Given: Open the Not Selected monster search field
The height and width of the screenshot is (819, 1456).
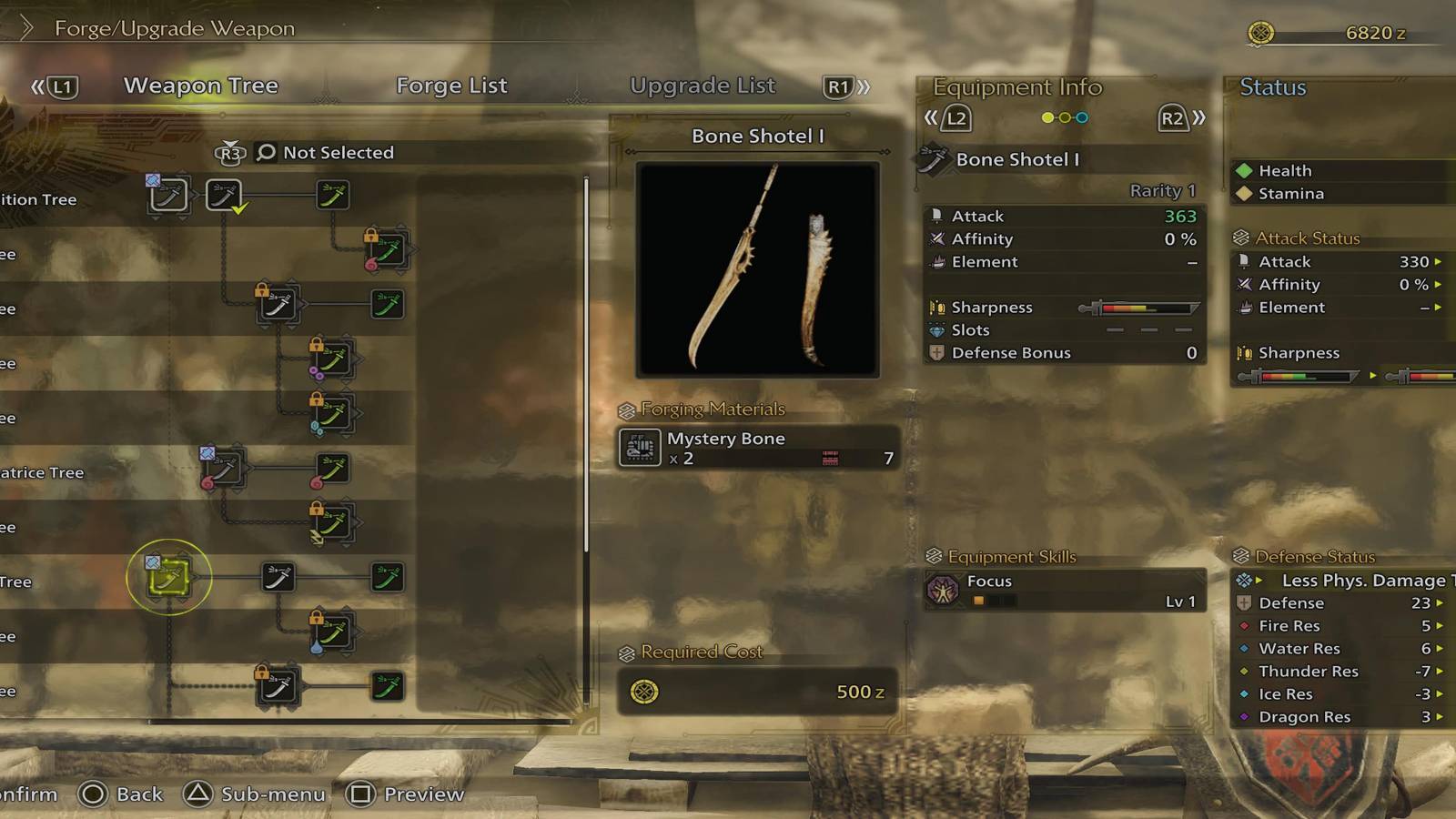Looking at the screenshot, I should coord(338,152).
